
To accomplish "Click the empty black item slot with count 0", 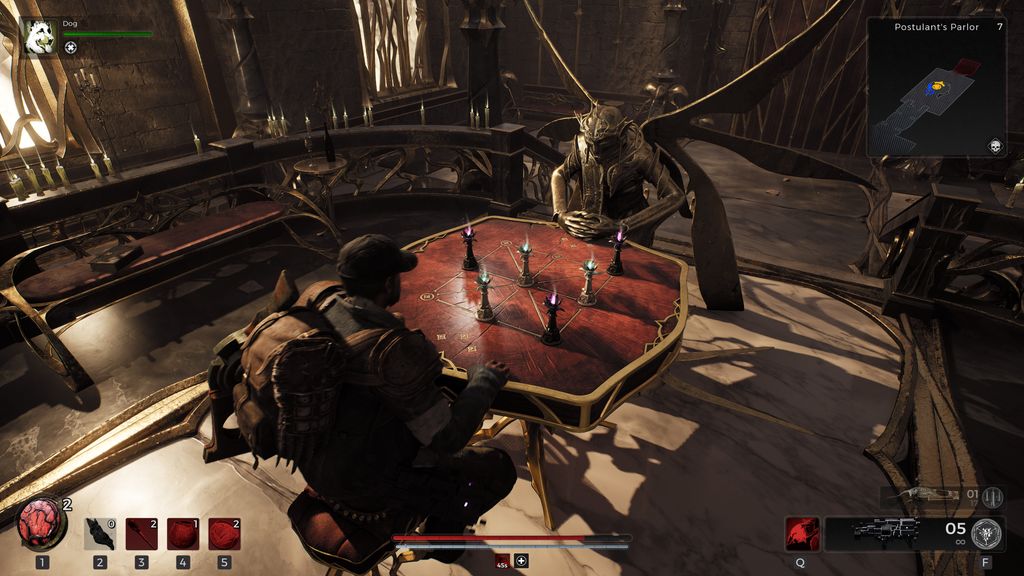I will 100,534.
